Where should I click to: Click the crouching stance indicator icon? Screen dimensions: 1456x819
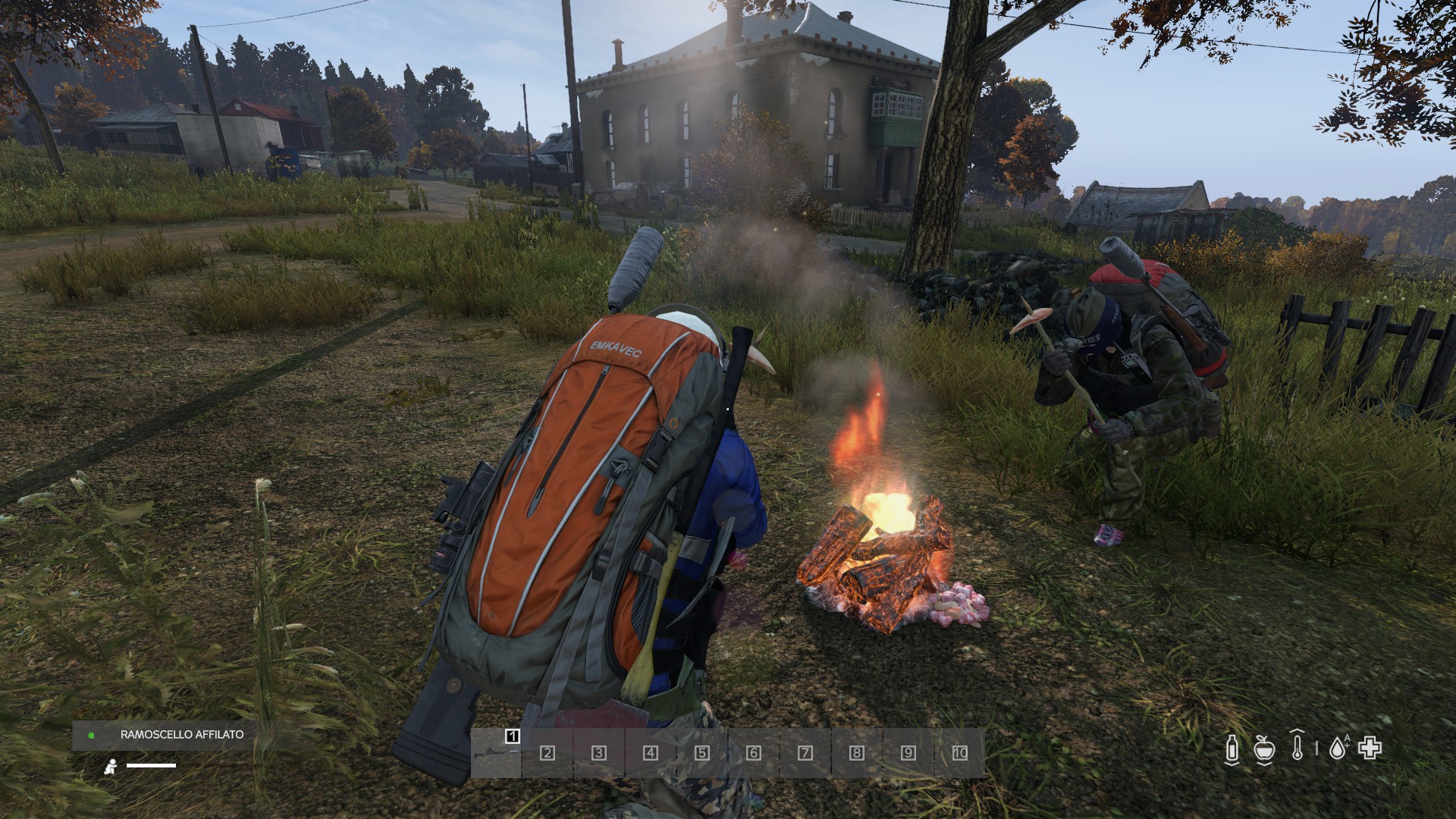111,766
